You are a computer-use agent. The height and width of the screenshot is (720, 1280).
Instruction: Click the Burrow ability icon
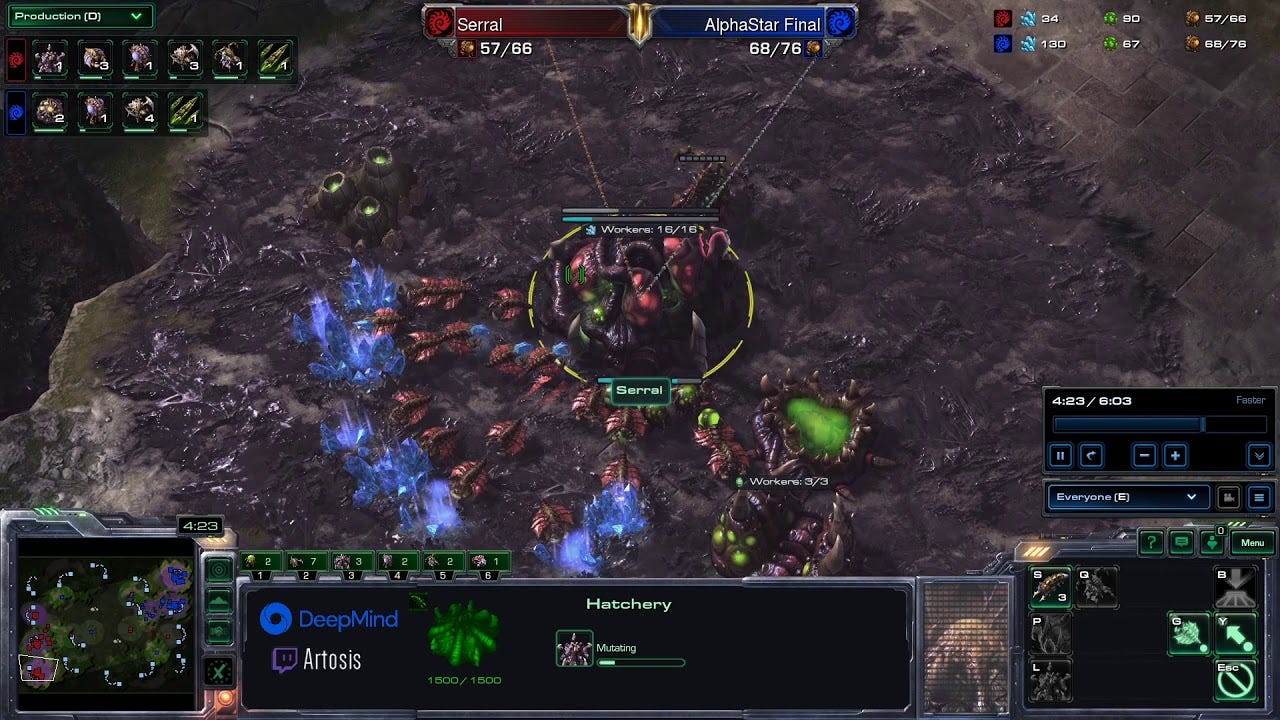1235,587
